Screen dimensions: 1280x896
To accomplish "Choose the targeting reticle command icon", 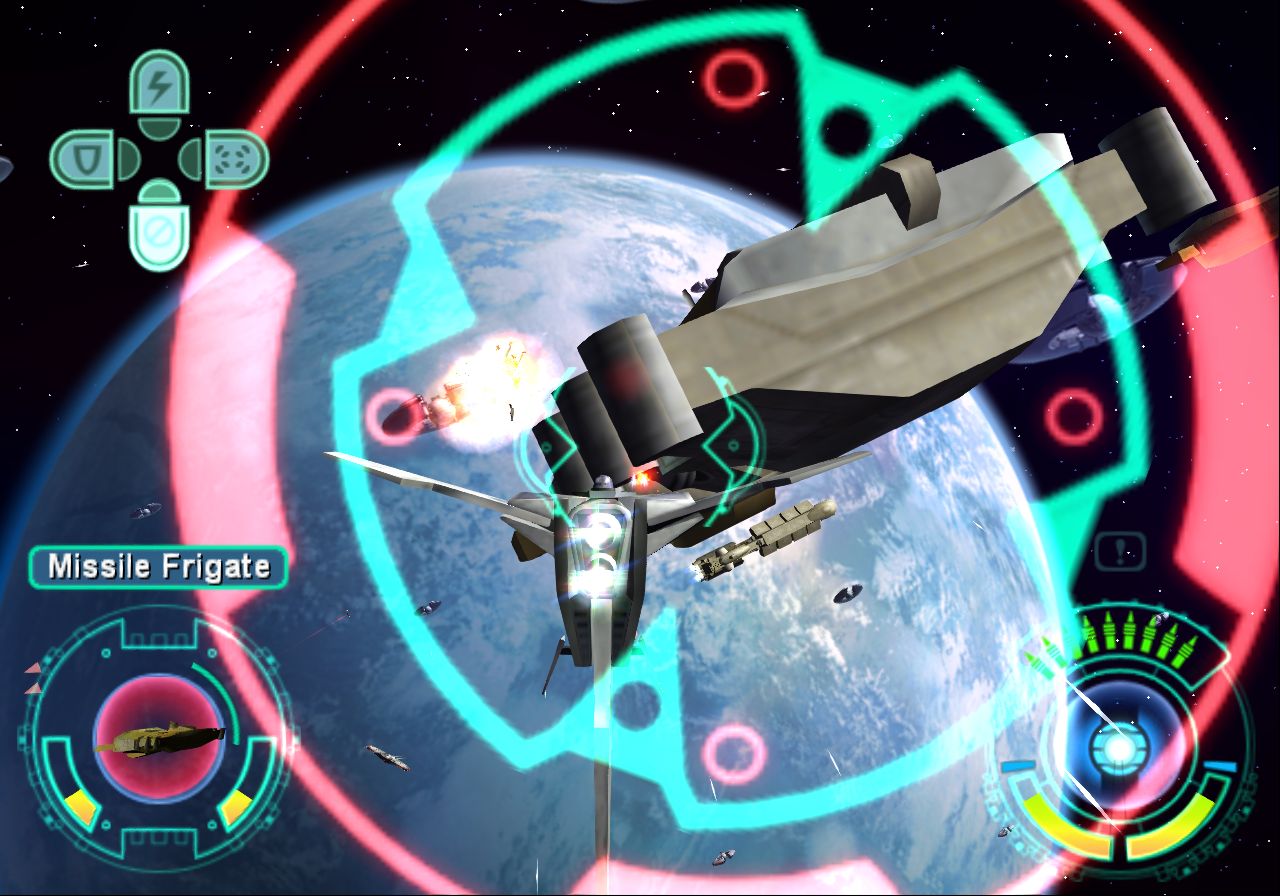I will pyautogui.click(x=236, y=159).
